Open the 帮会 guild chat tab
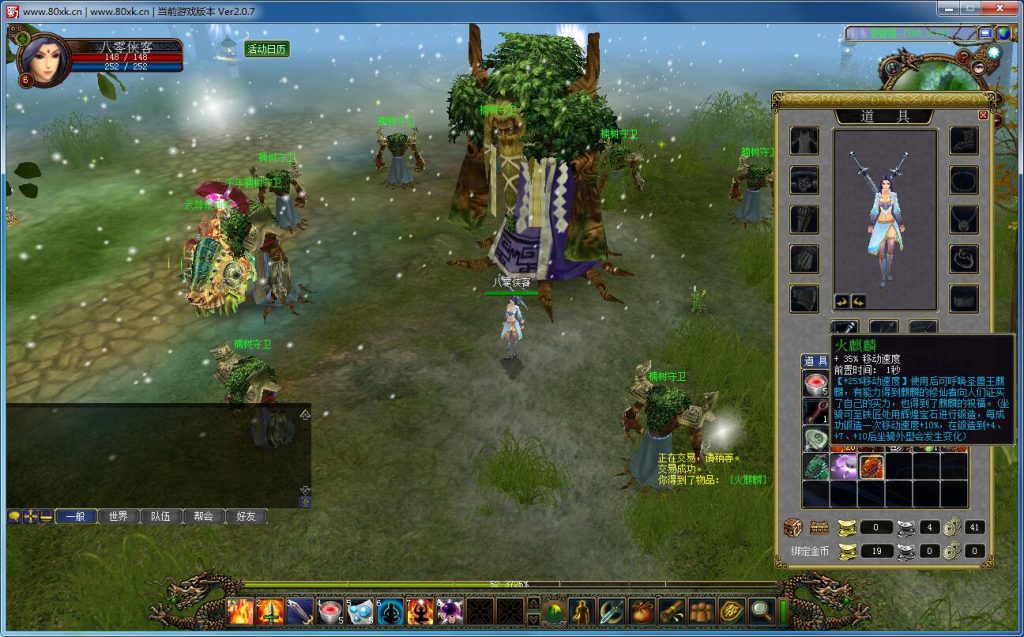 coord(204,517)
